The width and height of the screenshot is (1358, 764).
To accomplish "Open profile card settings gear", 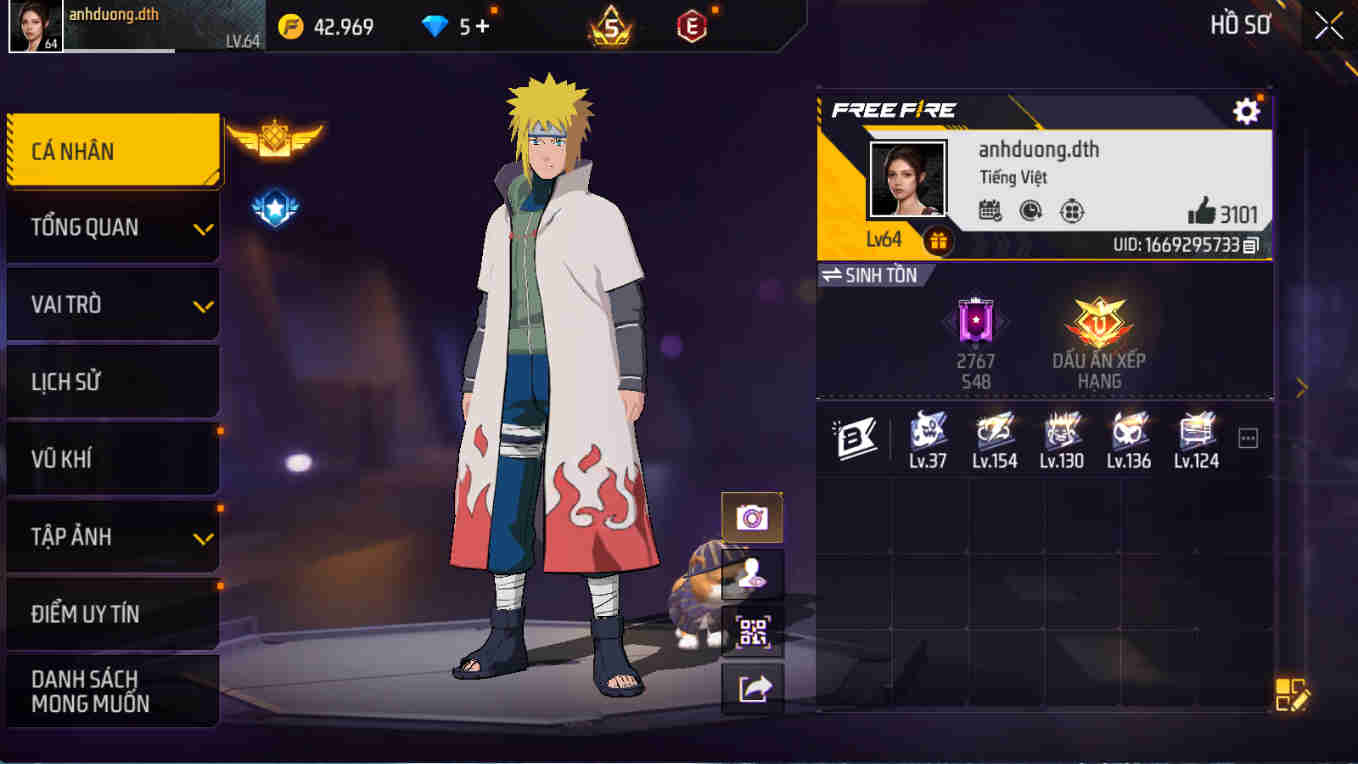I will point(1245,111).
